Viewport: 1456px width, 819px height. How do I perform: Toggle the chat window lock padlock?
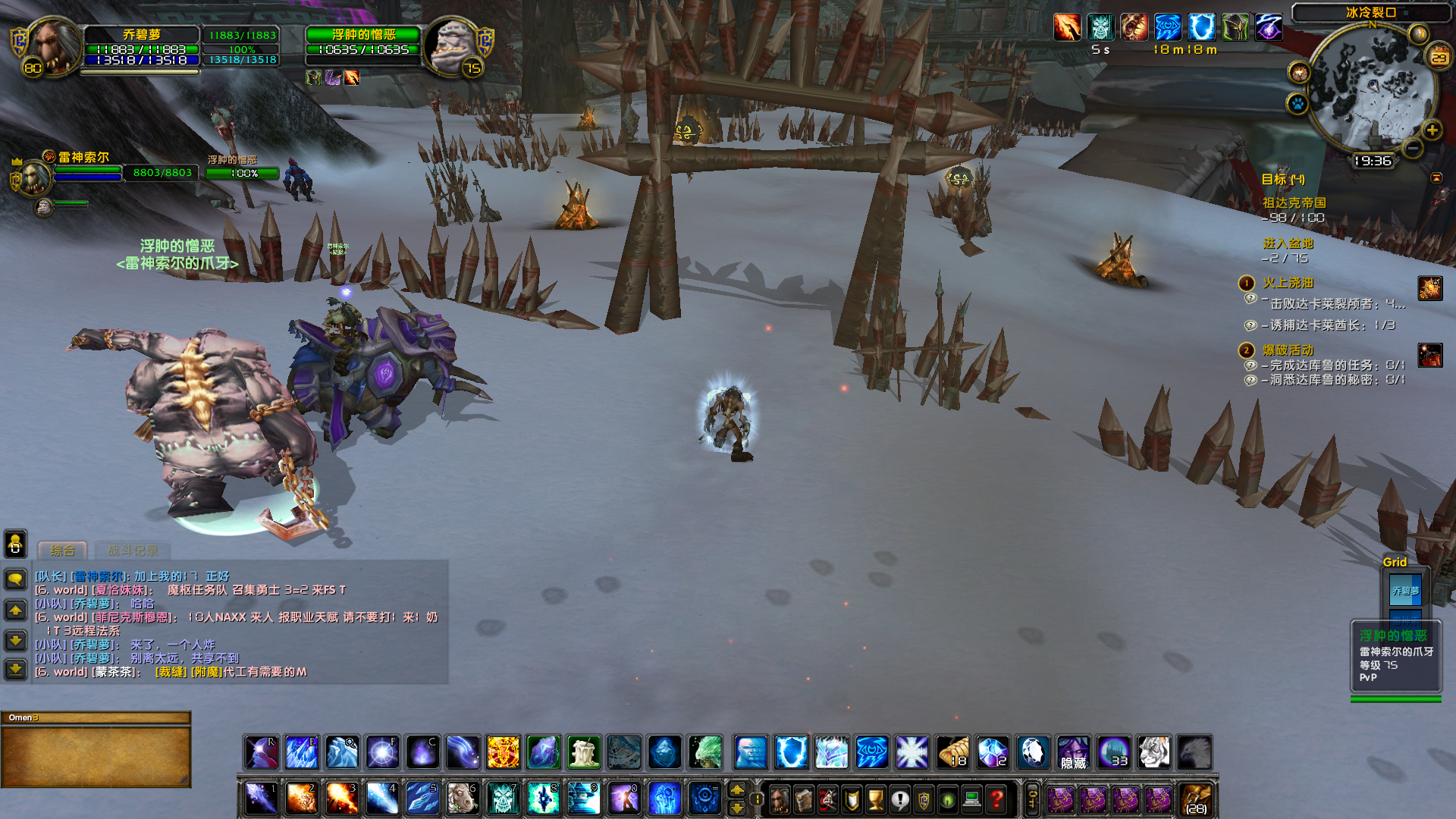click(x=15, y=544)
